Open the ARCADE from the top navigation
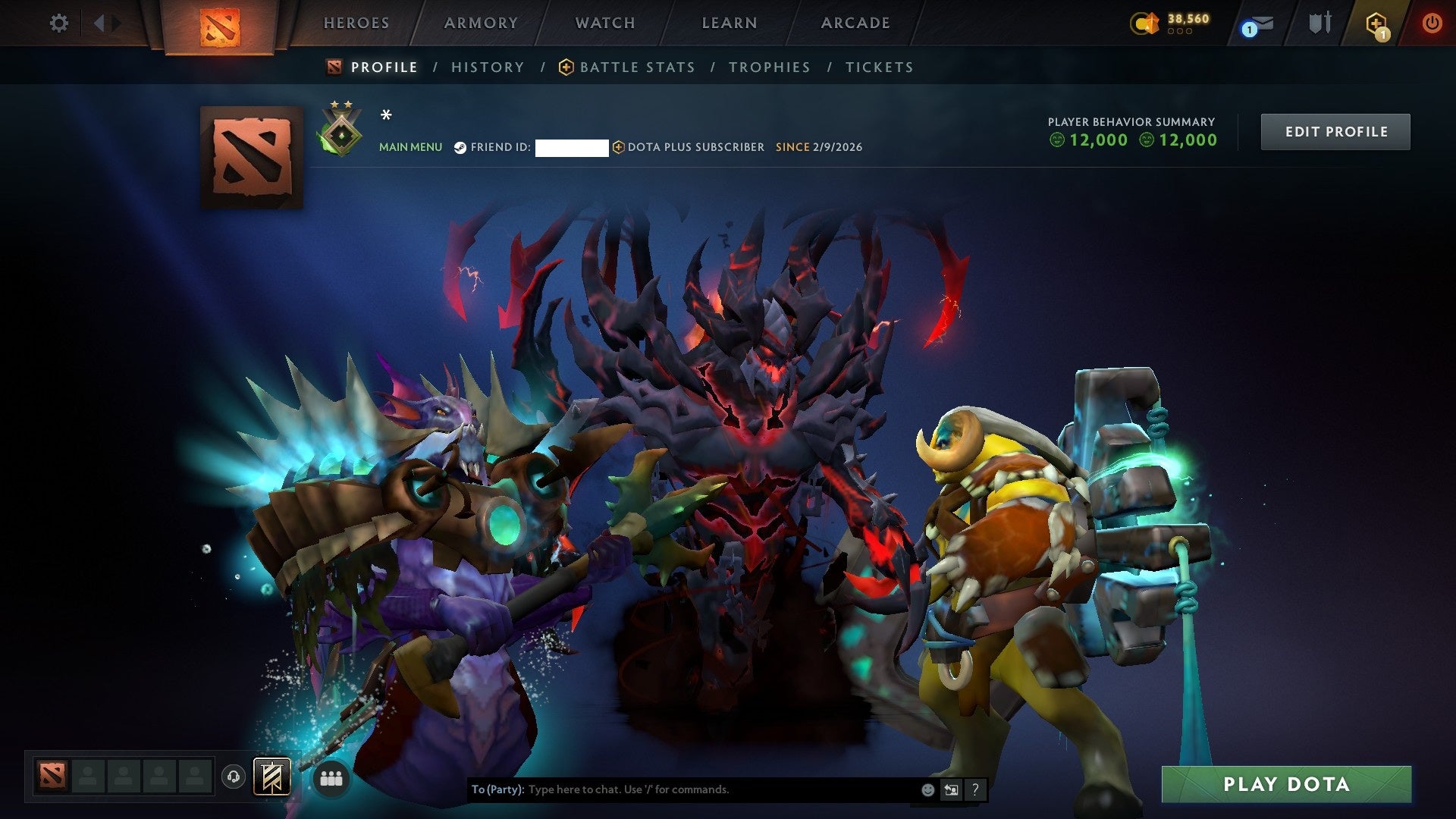 855,23
